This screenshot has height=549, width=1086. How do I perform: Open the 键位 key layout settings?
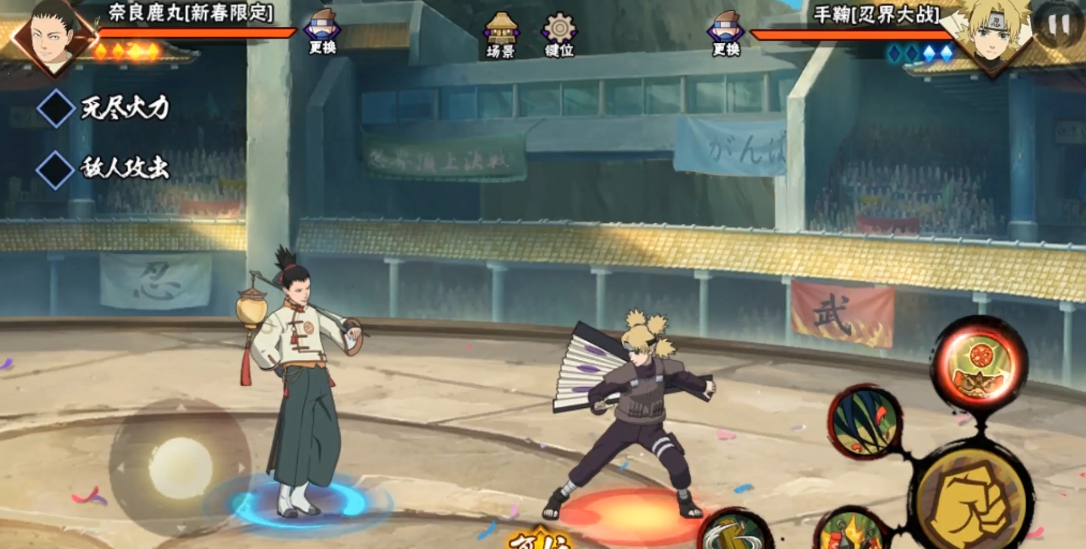(559, 33)
